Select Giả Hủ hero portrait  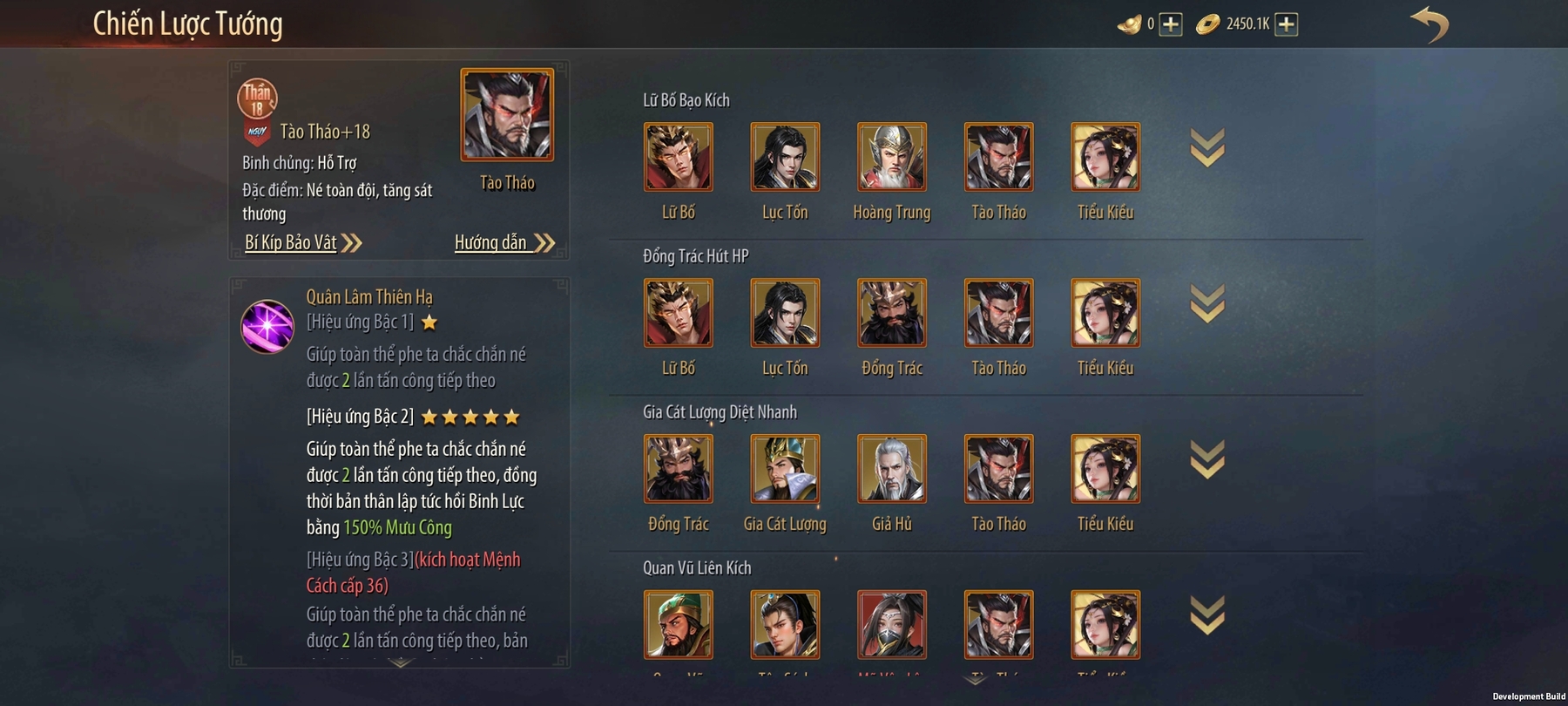[891, 469]
